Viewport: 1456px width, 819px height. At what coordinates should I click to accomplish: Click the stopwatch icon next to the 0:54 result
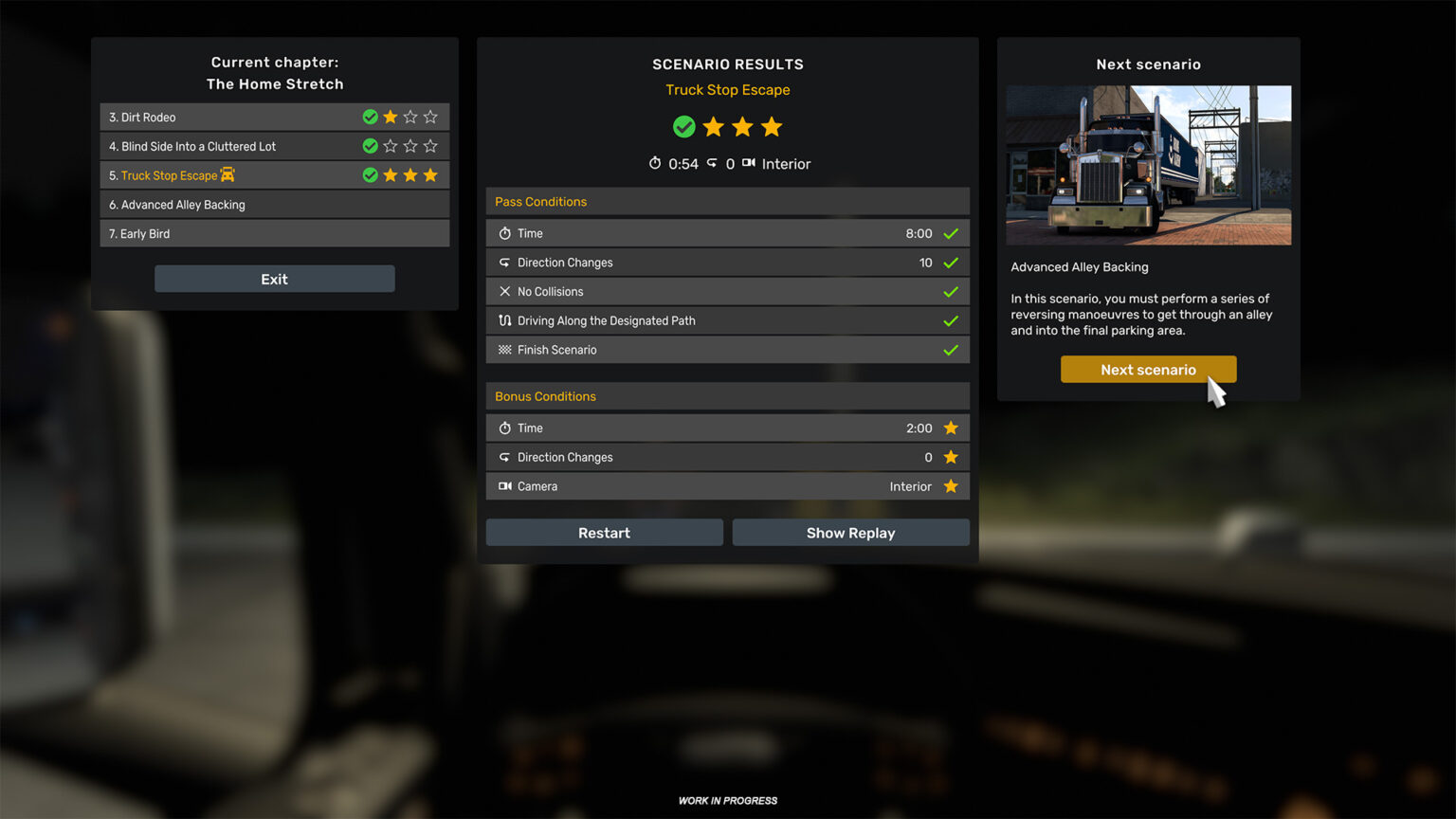pos(655,163)
